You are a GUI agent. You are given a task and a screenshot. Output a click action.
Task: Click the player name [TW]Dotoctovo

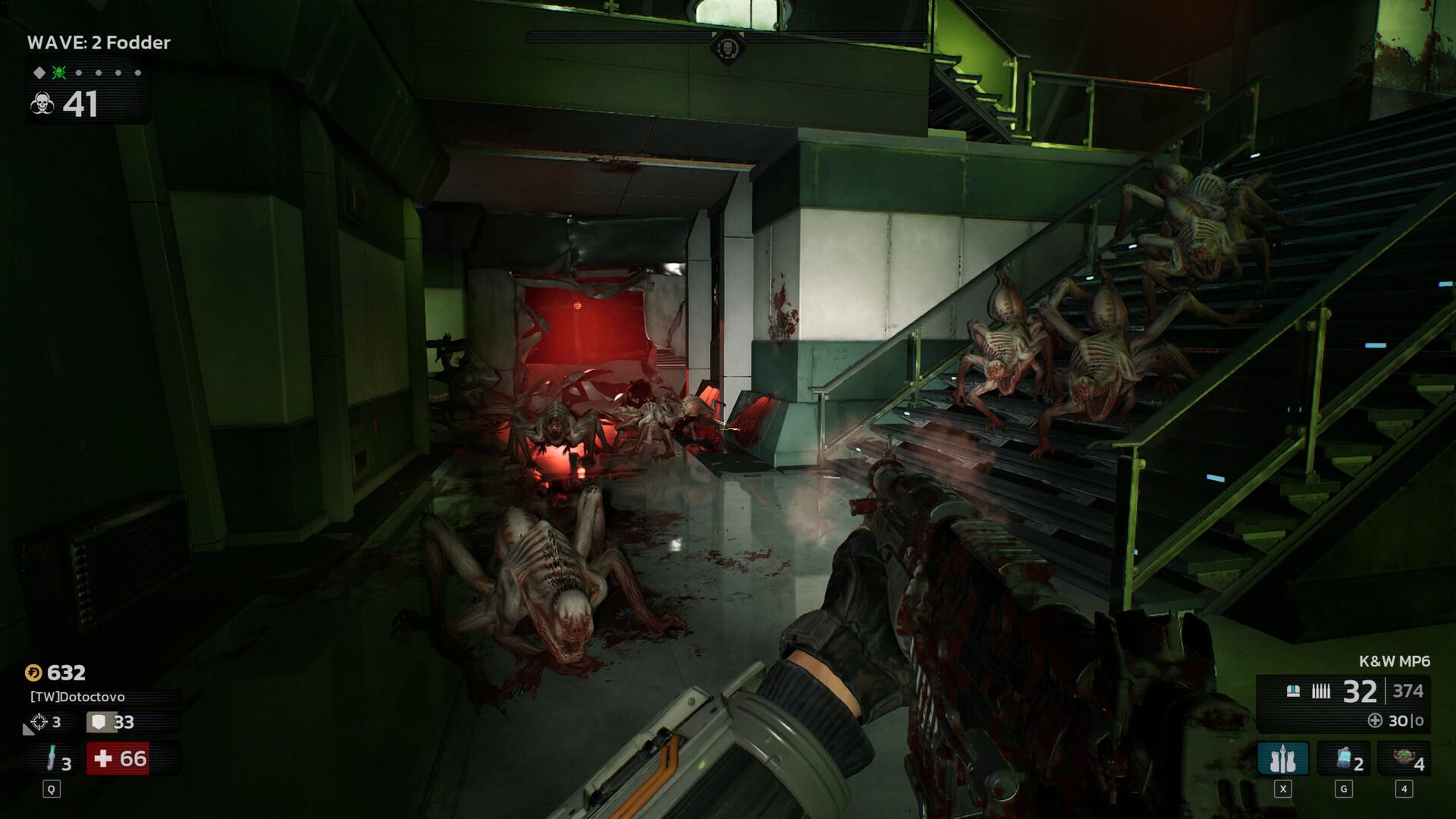point(77,697)
